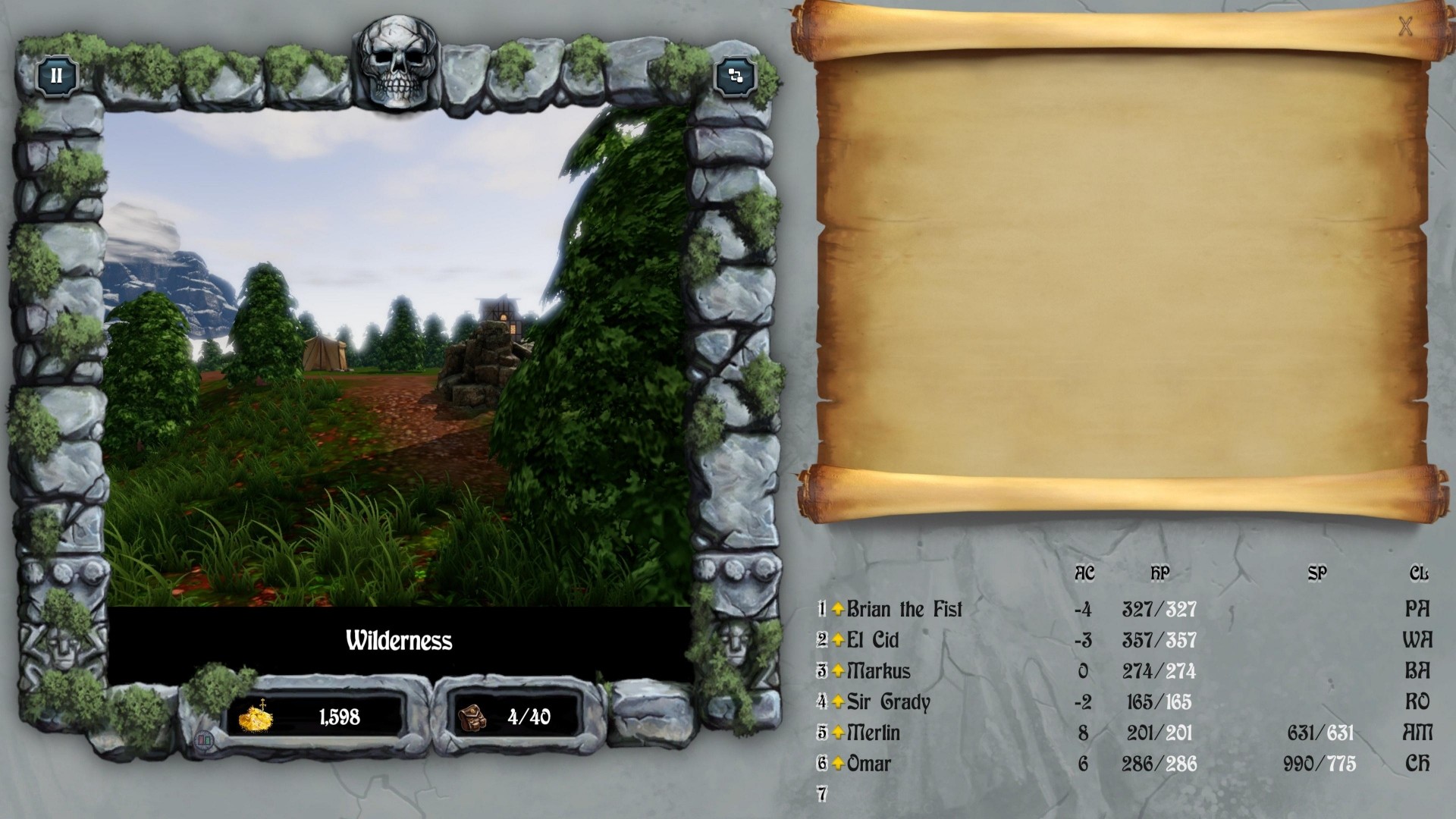Close the parchment scroll panel
Image resolution: width=1456 pixels, height=819 pixels.
point(1405,27)
